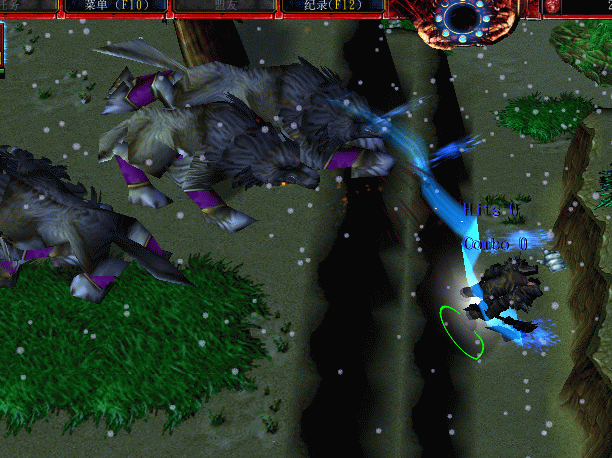Open the 任务 quests button
Image resolution: width=612 pixels, height=458 pixels.
(24, 6)
